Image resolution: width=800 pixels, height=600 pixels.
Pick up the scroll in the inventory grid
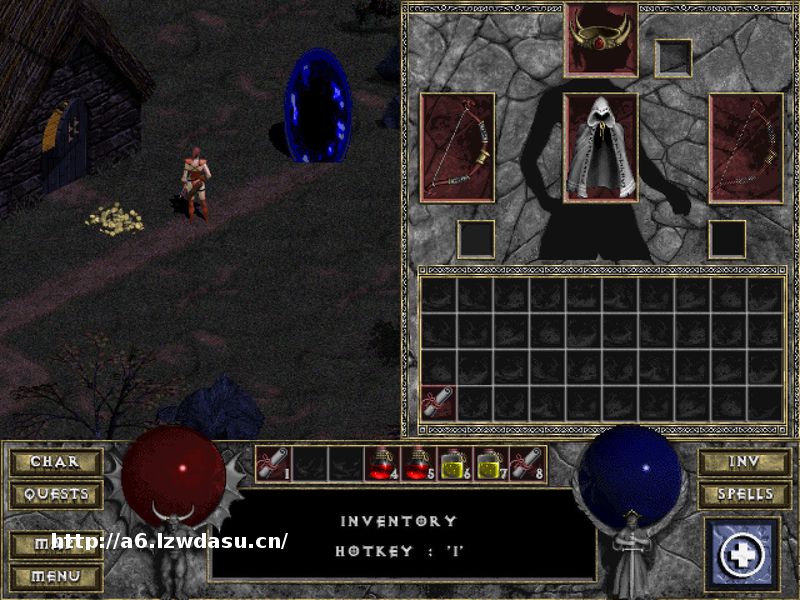click(438, 403)
